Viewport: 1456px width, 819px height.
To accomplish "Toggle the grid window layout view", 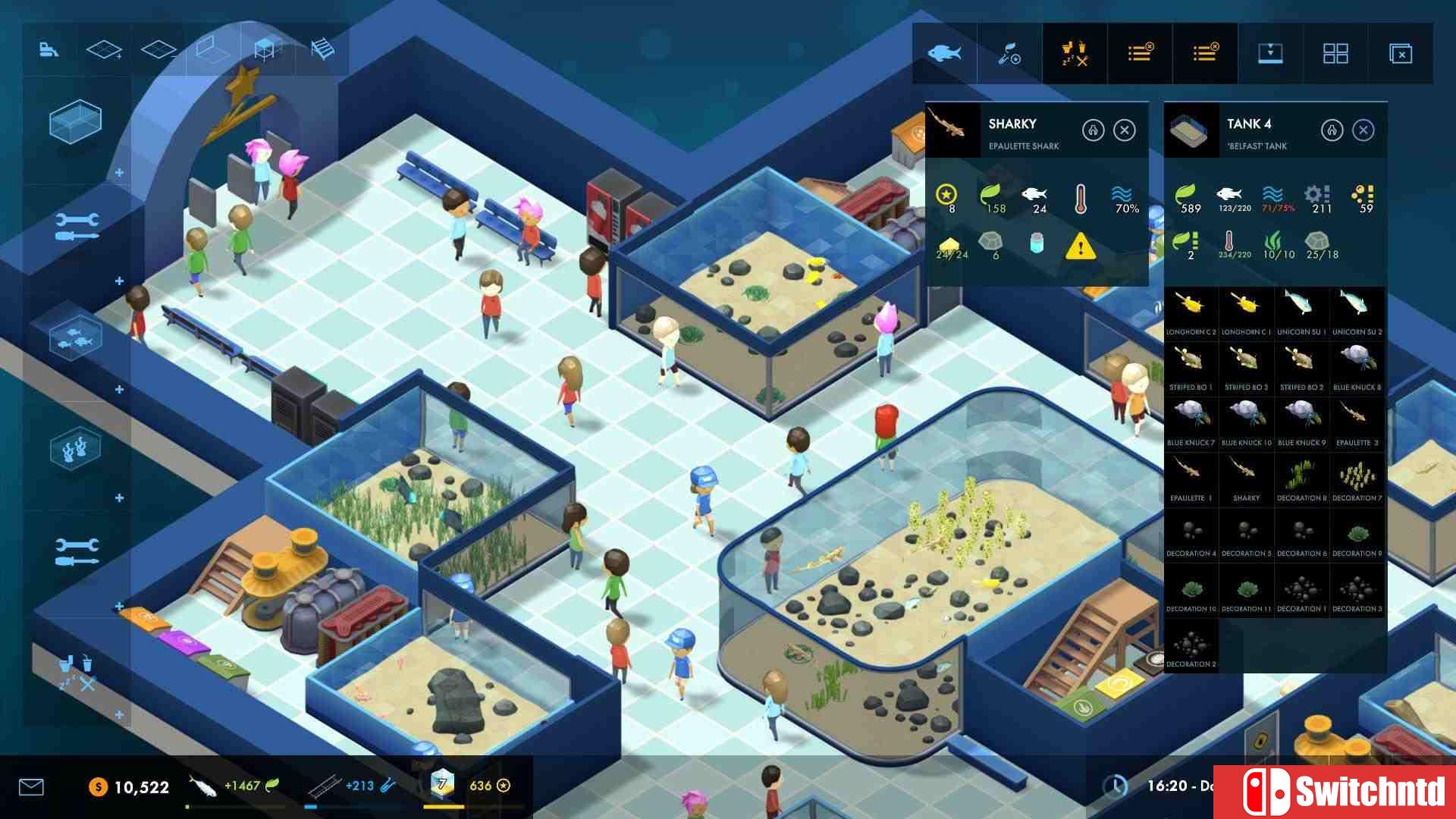I will (1337, 53).
